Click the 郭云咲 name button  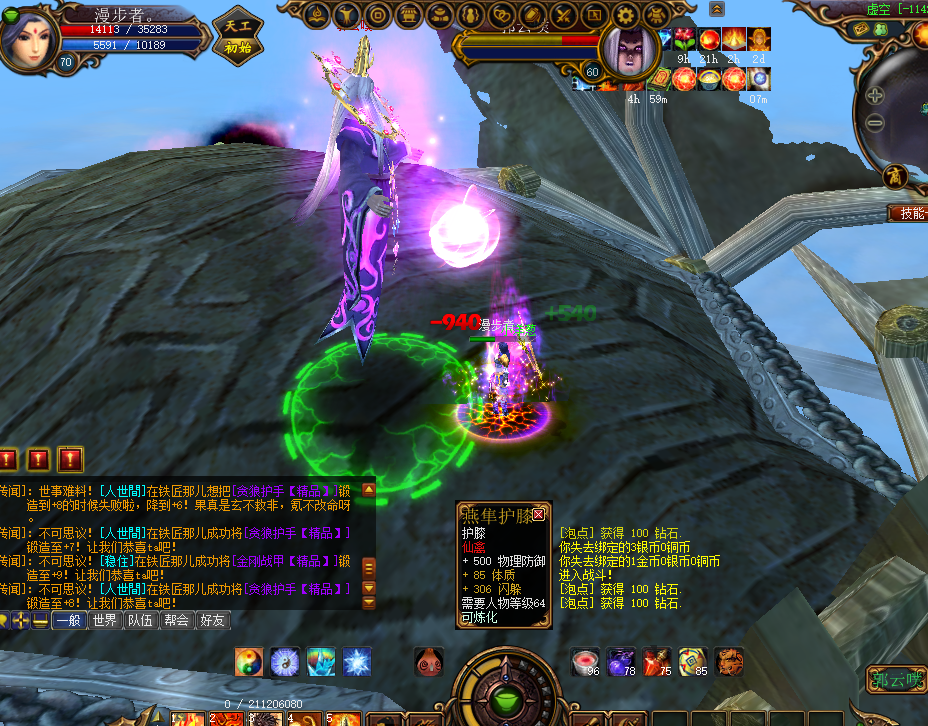(896, 680)
